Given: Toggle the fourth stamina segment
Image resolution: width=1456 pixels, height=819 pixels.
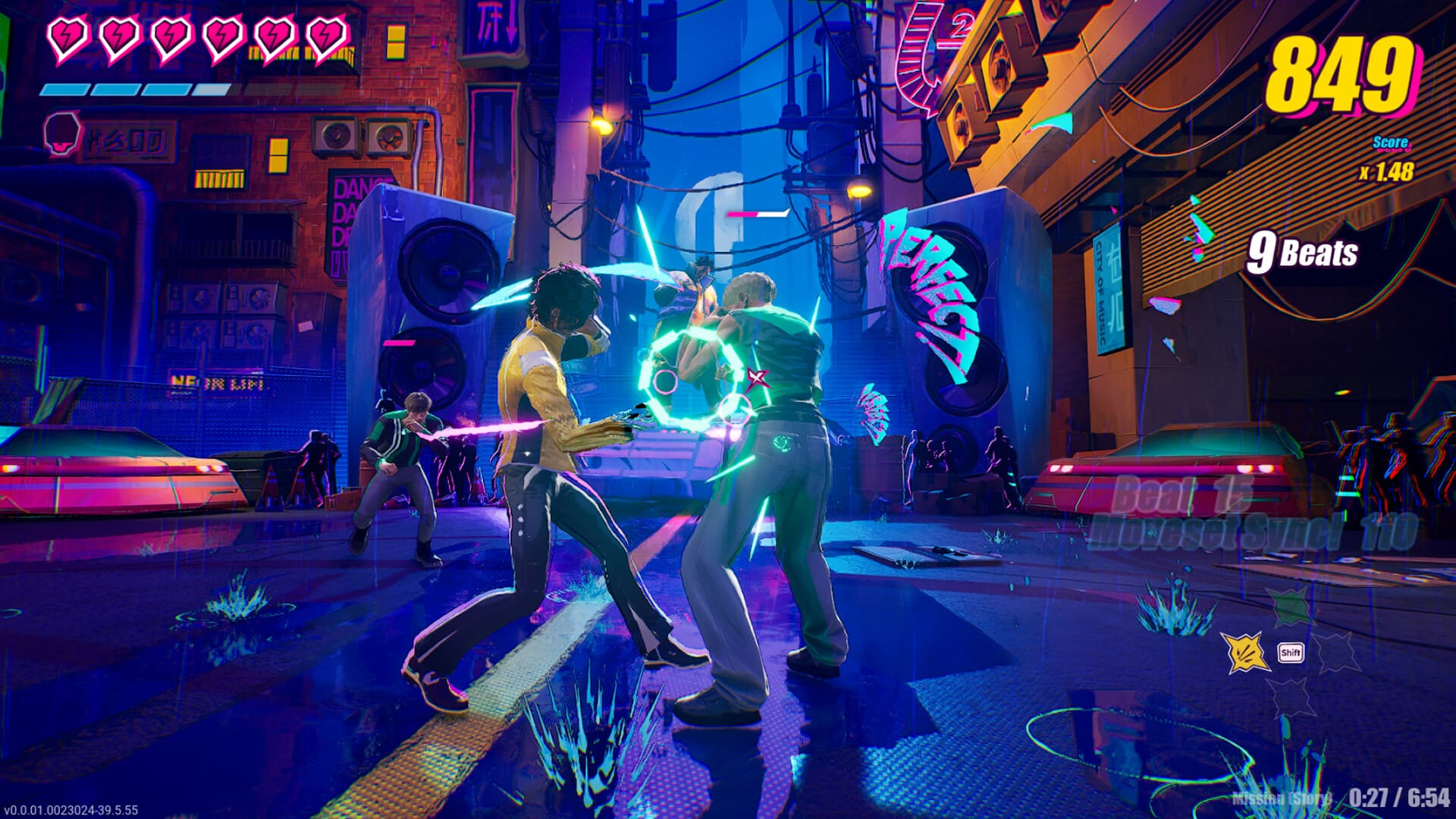Looking at the screenshot, I should (212, 89).
